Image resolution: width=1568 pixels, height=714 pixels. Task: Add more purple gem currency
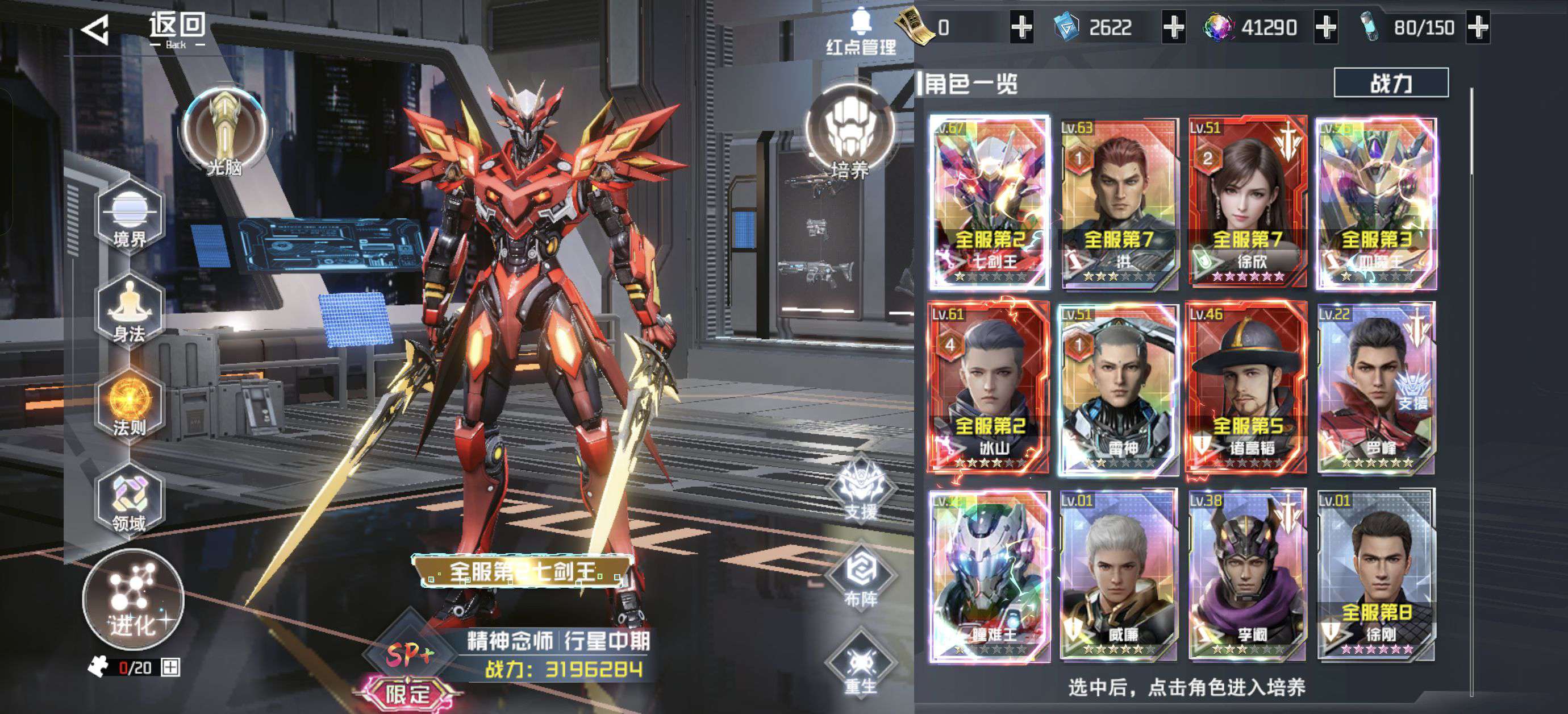tap(1326, 27)
